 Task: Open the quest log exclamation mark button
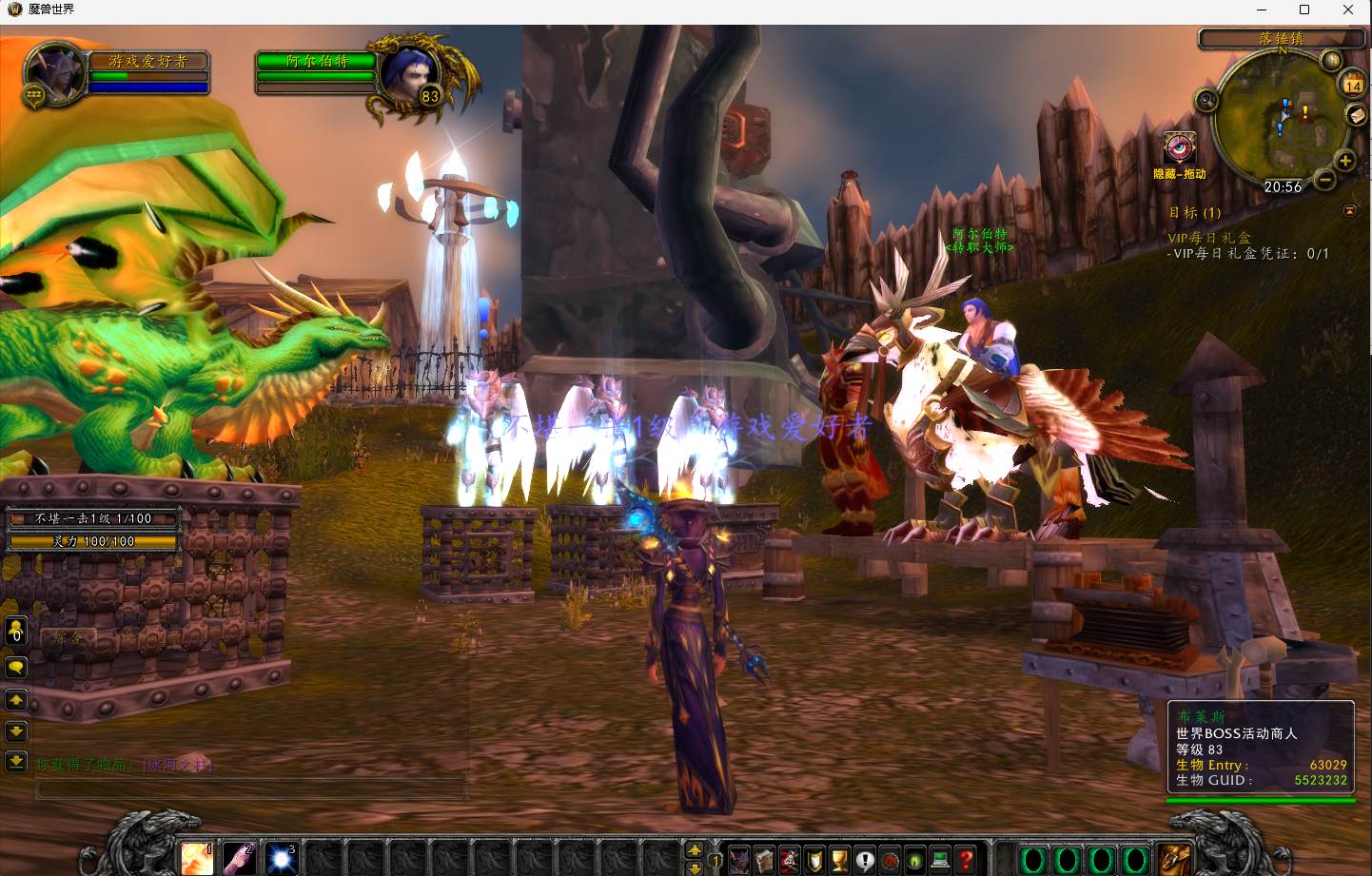[865, 860]
